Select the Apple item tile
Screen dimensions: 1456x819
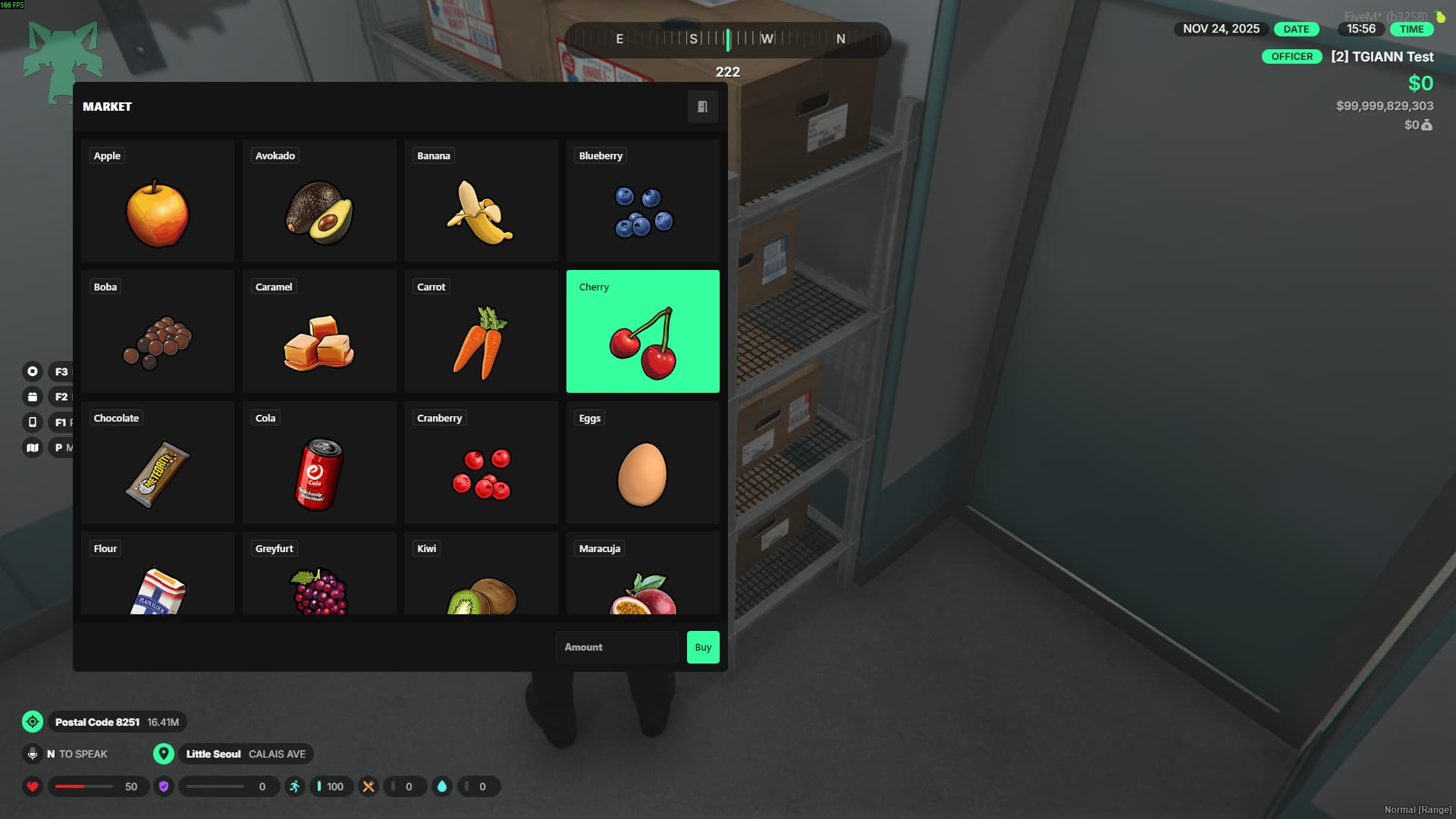[x=158, y=201]
